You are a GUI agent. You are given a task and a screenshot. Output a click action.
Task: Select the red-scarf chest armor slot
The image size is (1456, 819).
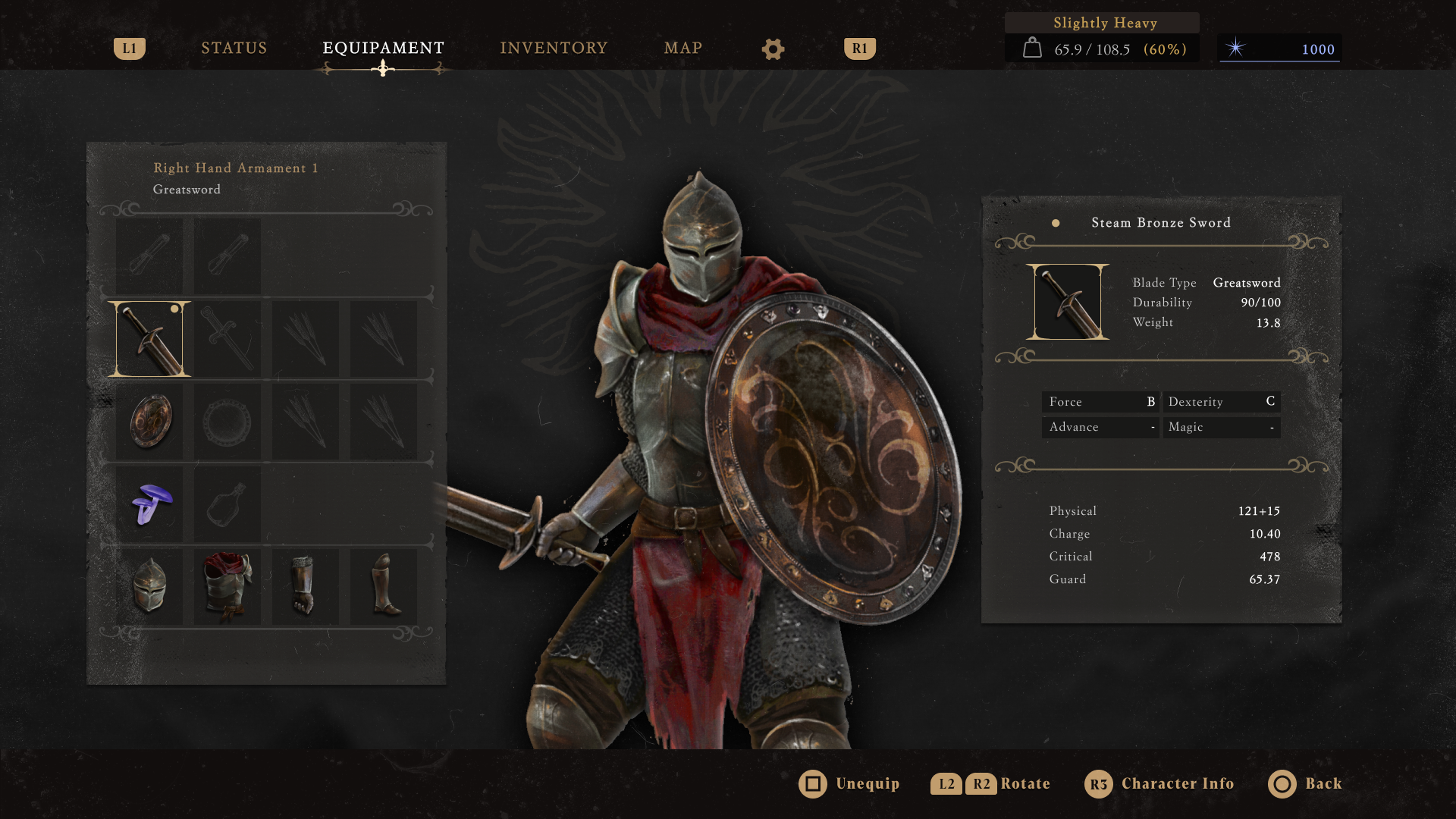227,586
